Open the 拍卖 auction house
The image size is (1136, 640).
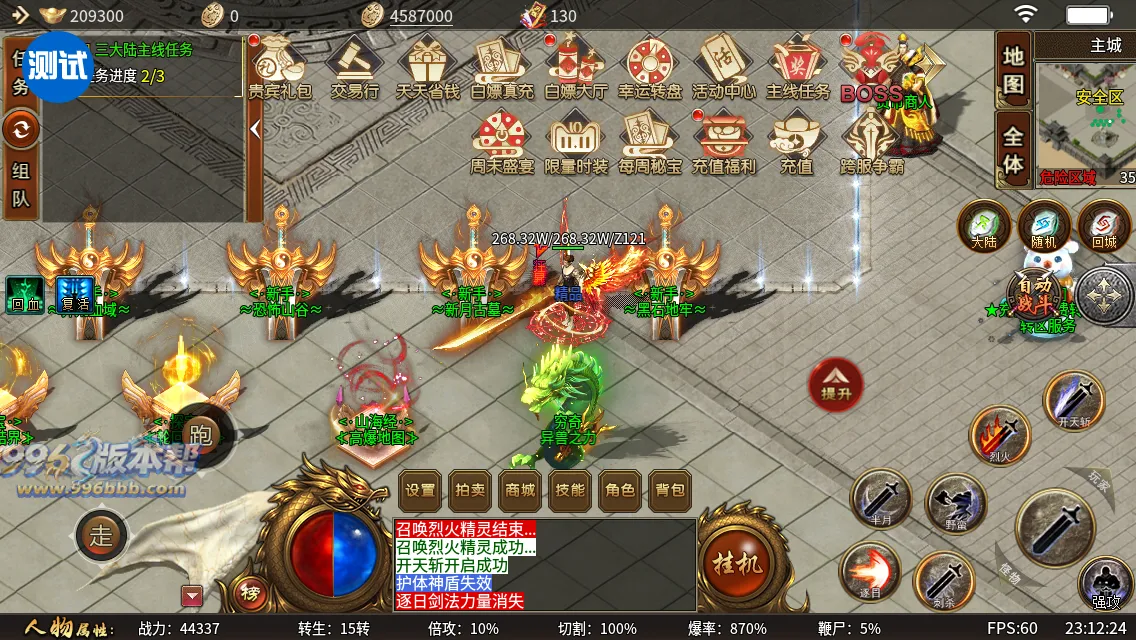click(470, 490)
